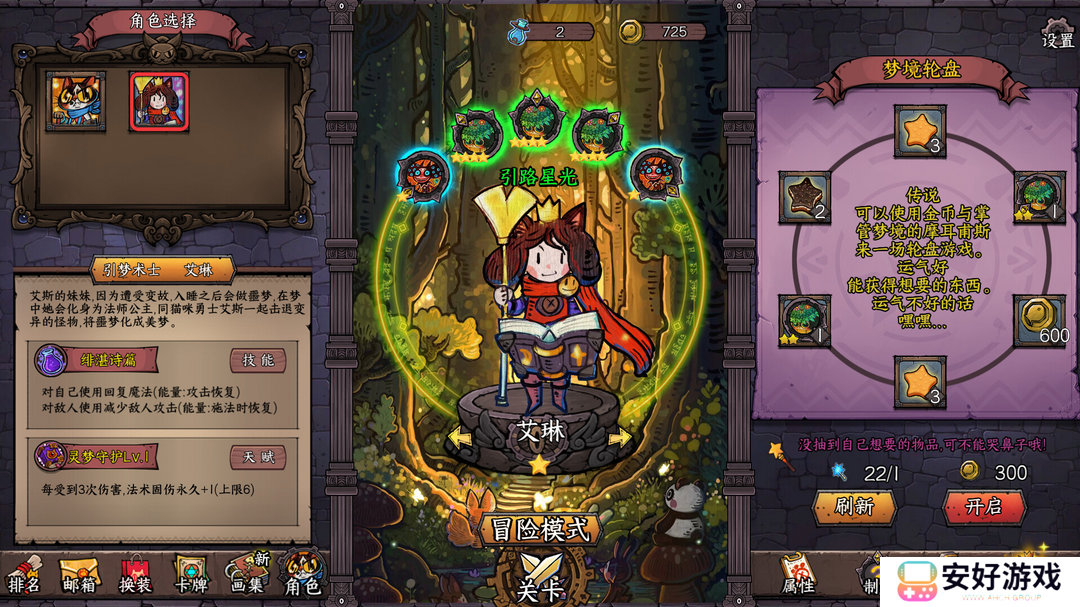Open the 设置 settings menu
Screen dimensions: 1080x607
(1057, 33)
